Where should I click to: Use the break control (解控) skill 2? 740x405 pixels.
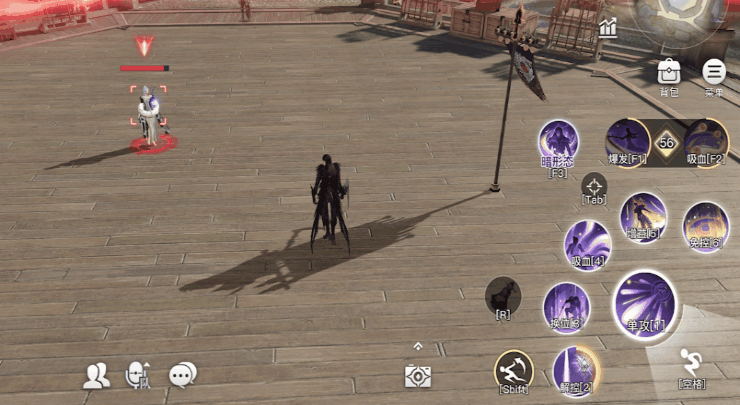(x=575, y=367)
